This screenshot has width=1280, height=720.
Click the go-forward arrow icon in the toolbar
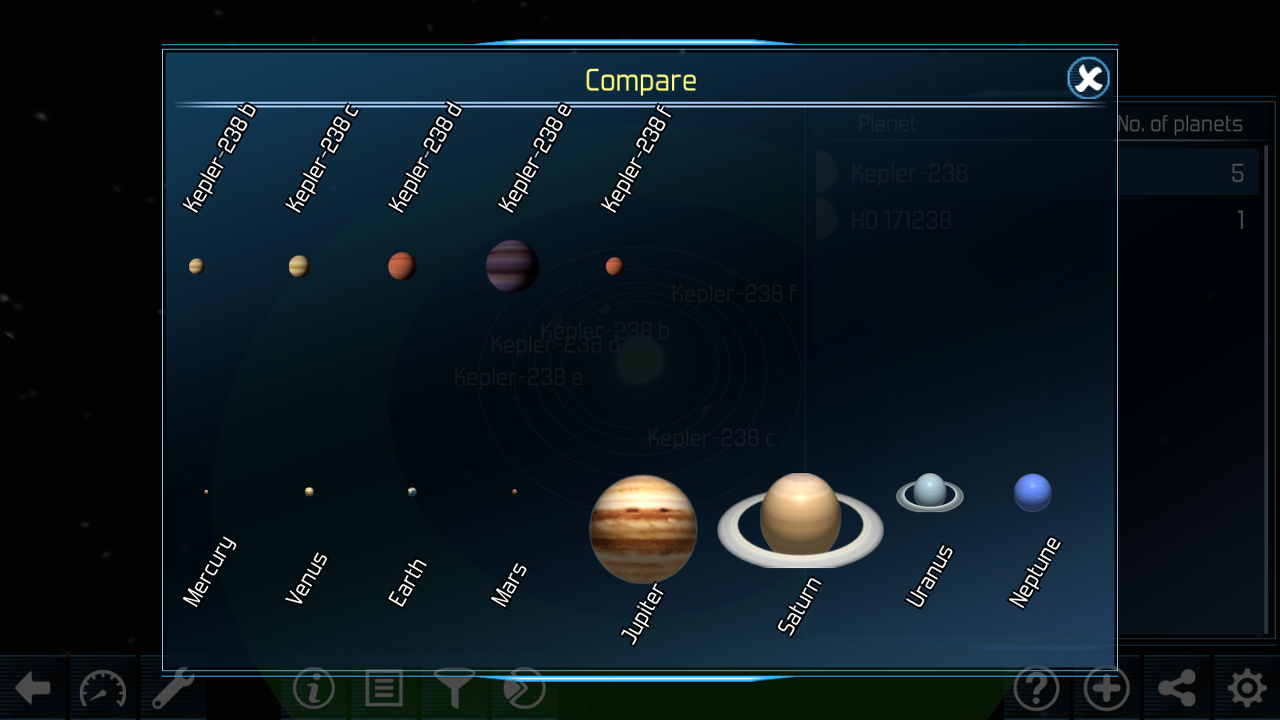pos(524,689)
